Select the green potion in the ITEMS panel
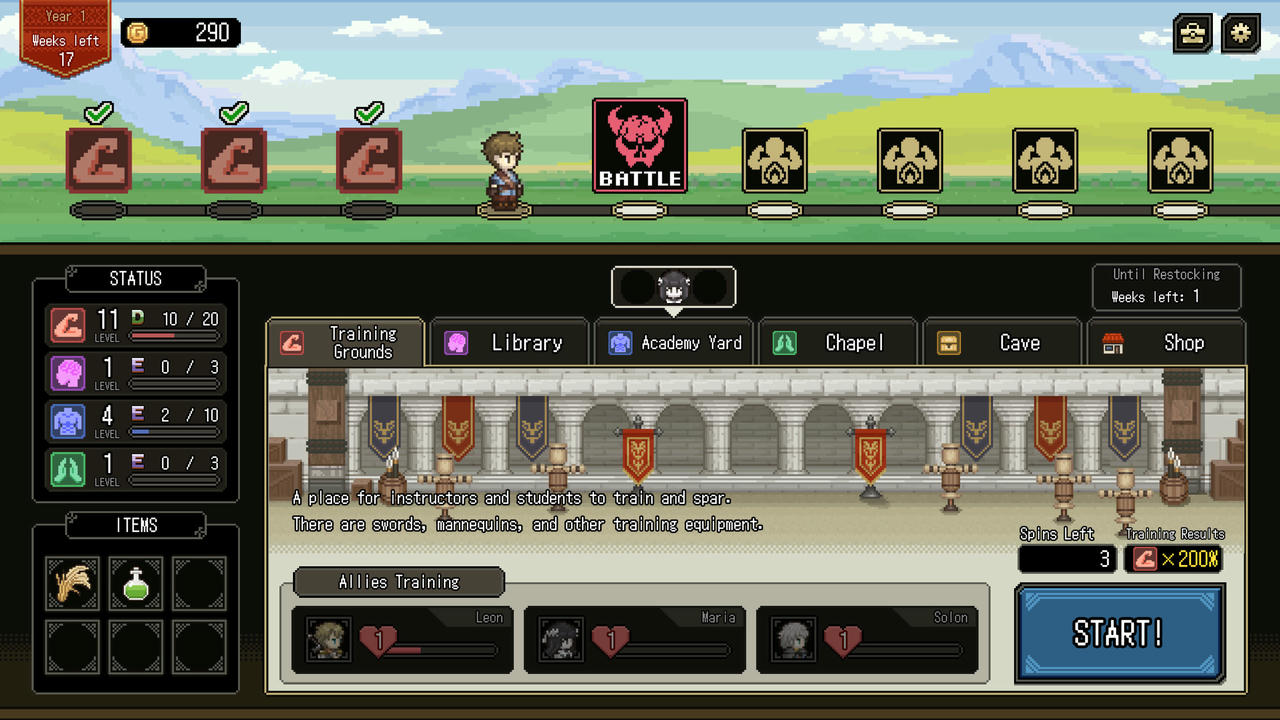 click(134, 583)
